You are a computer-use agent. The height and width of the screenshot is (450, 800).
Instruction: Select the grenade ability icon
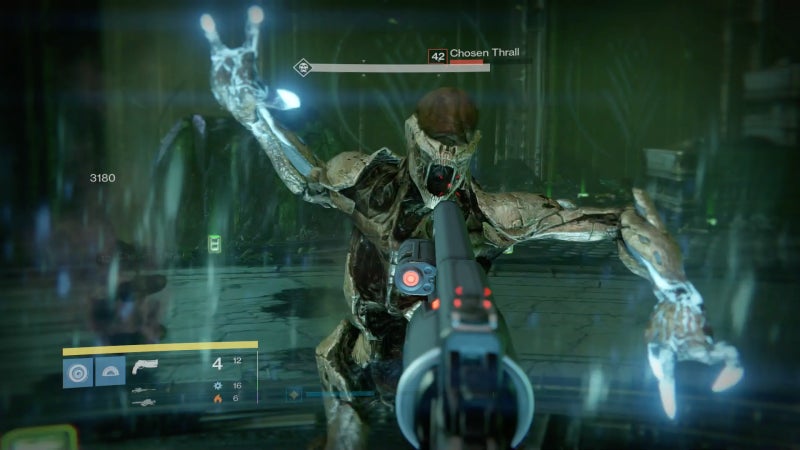tap(78, 372)
